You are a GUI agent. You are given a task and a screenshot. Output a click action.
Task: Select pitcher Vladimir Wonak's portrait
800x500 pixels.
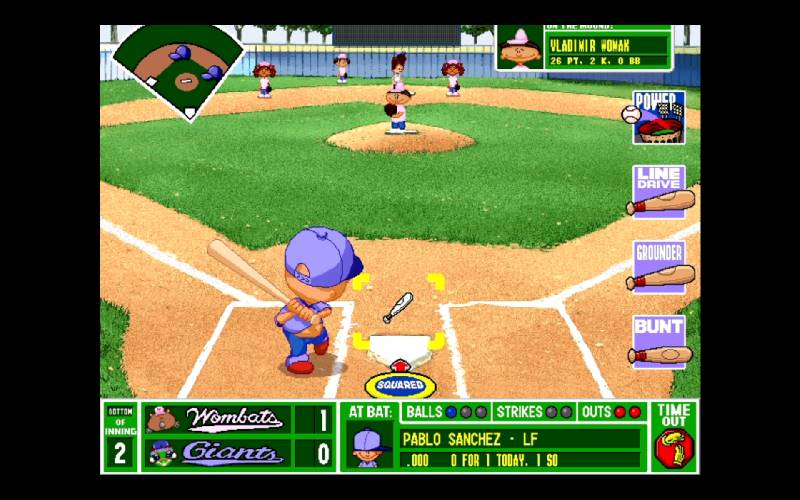[520, 47]
